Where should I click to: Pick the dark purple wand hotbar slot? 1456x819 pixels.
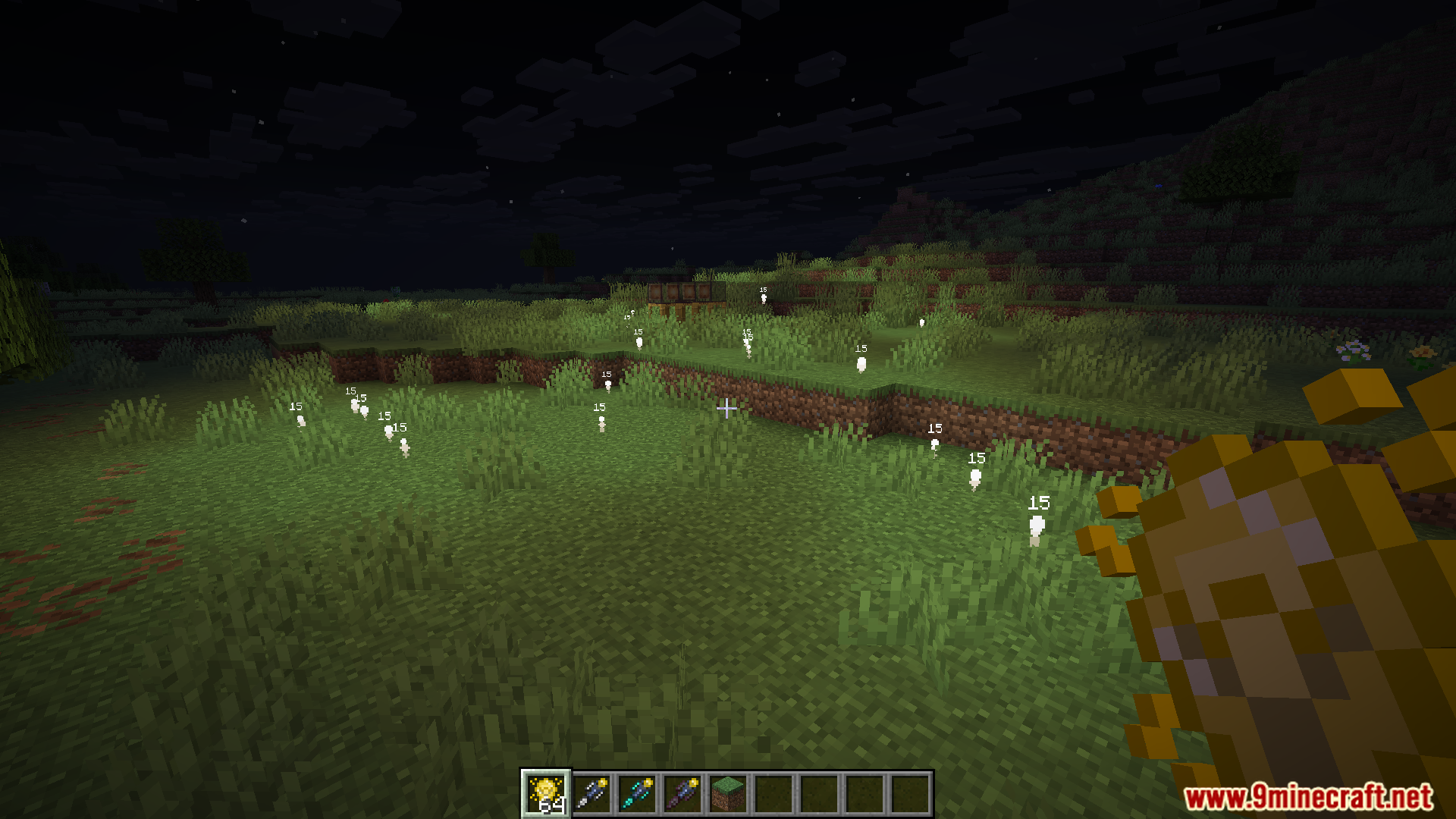click(682, 793)
